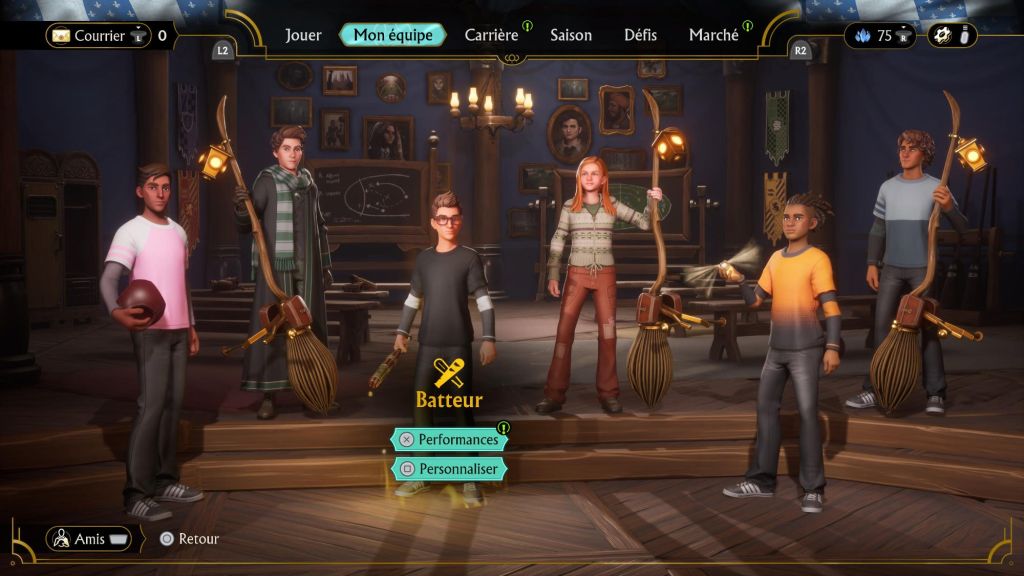
Task: Open the Carrière tab
Action: point(491,35)
